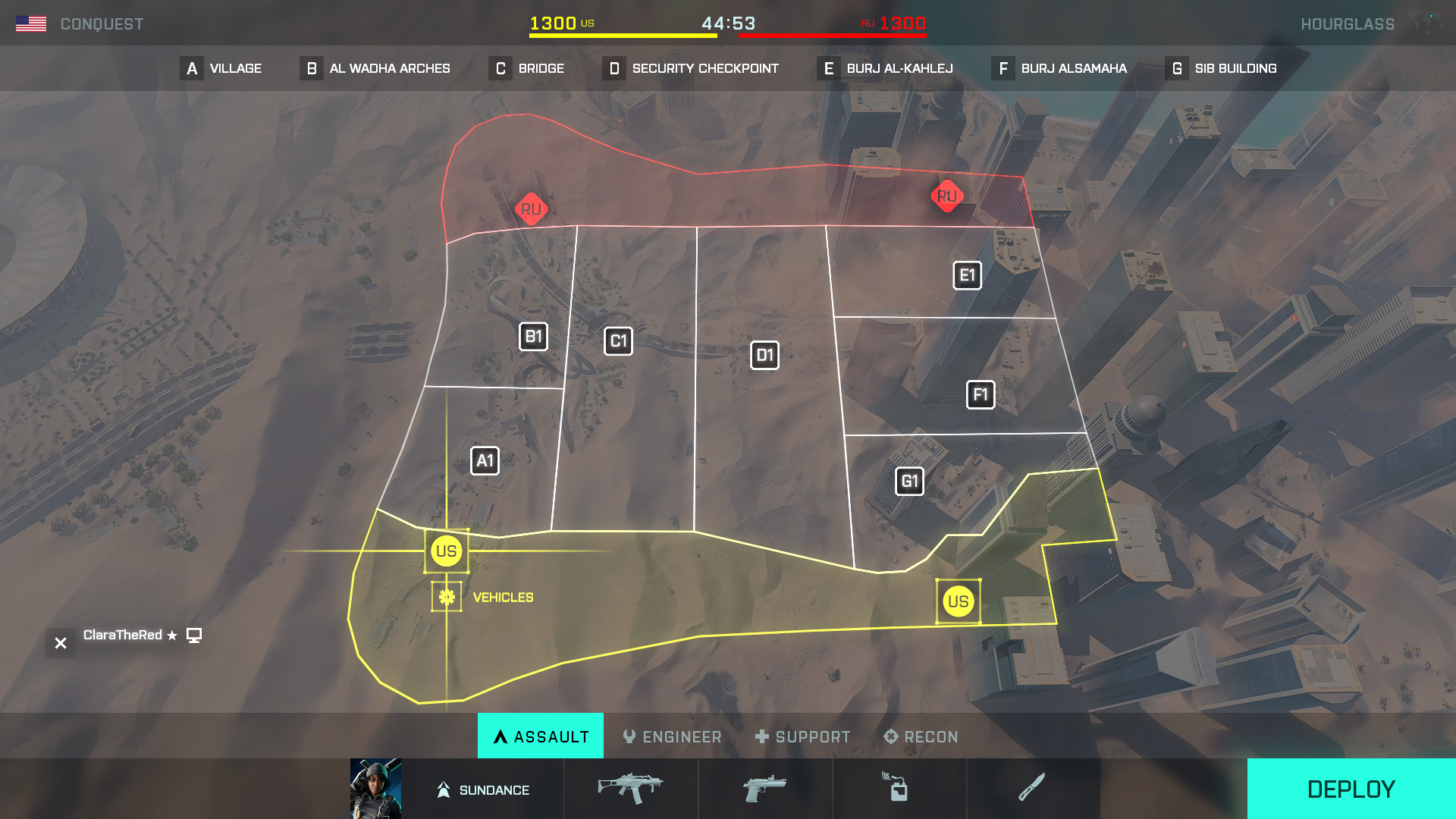Click the DEPLOY button
1456x819 pixels.
[1351, 789]
